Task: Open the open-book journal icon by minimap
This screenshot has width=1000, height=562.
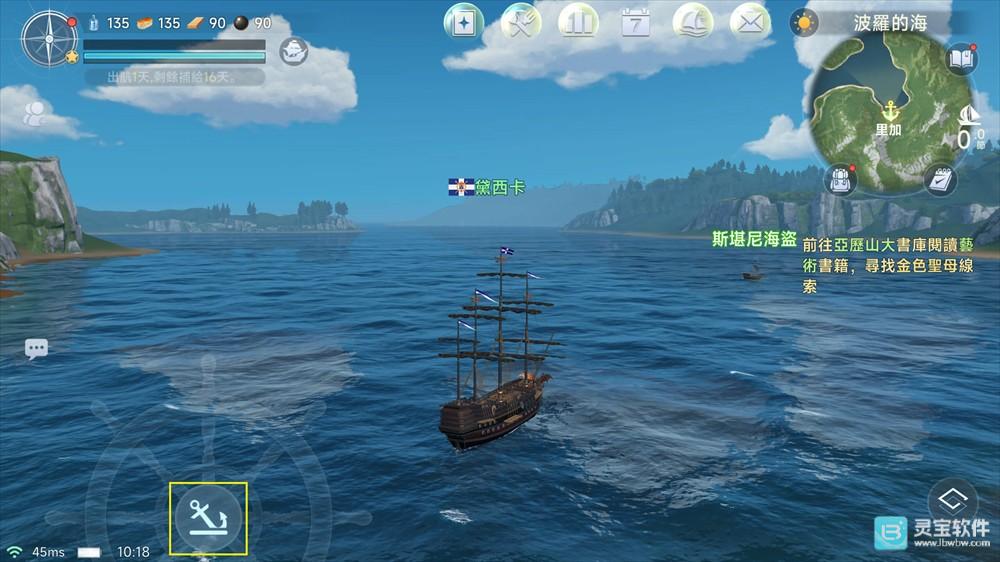Action: pos(960,59)
